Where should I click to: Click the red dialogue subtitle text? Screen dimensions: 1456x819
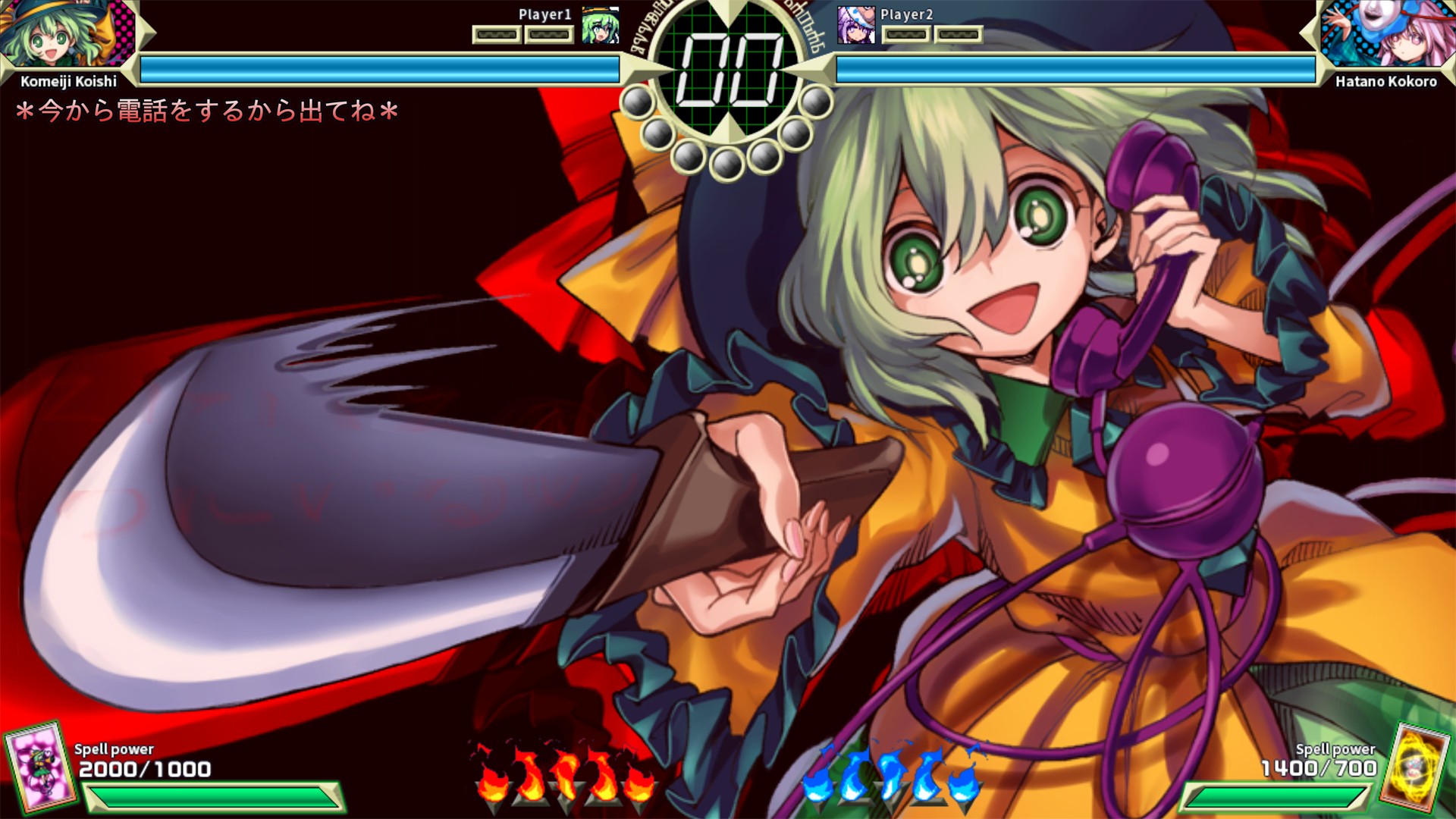pos(205,110)
